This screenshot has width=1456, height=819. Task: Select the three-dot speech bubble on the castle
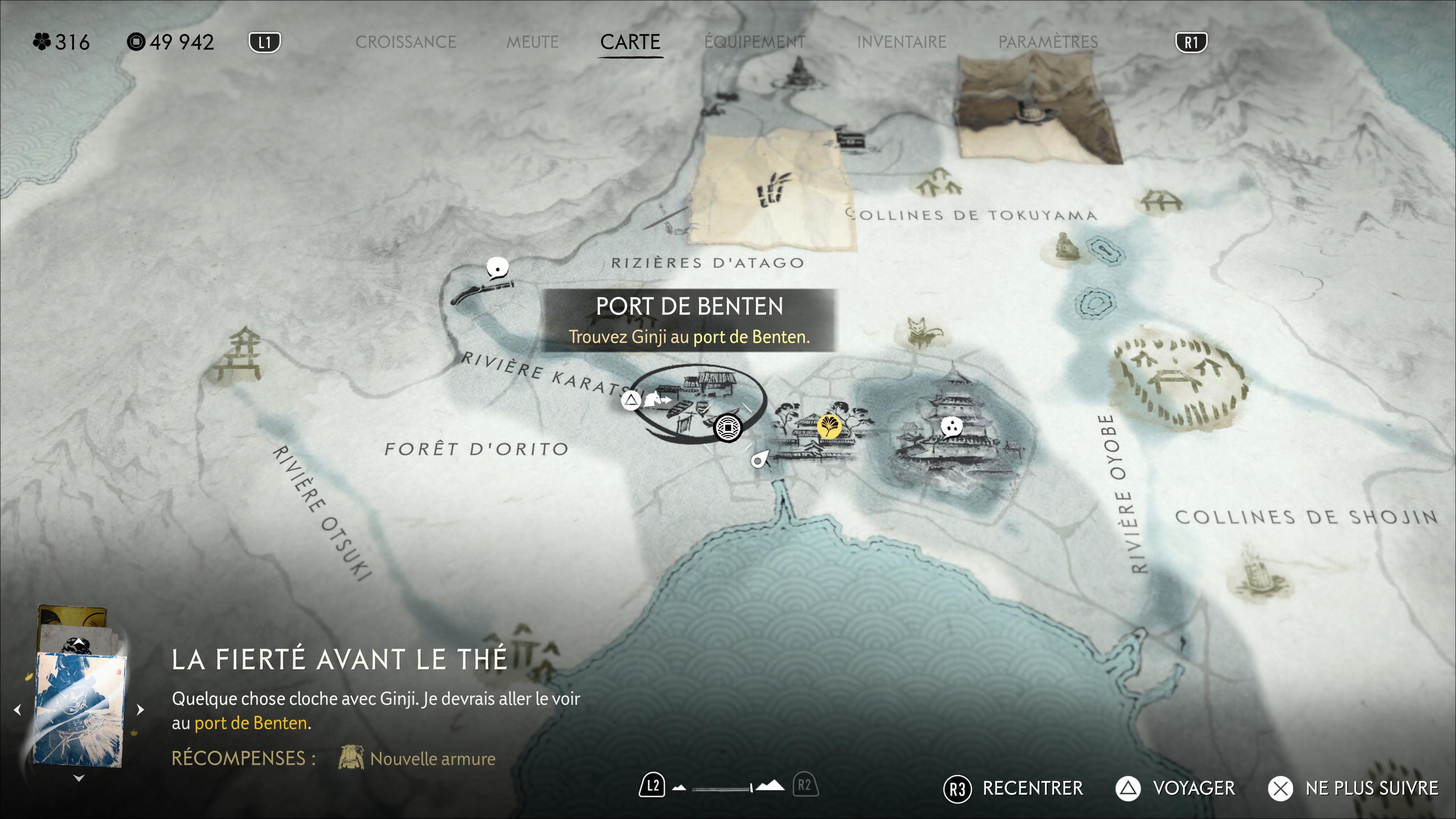[952, 427]
